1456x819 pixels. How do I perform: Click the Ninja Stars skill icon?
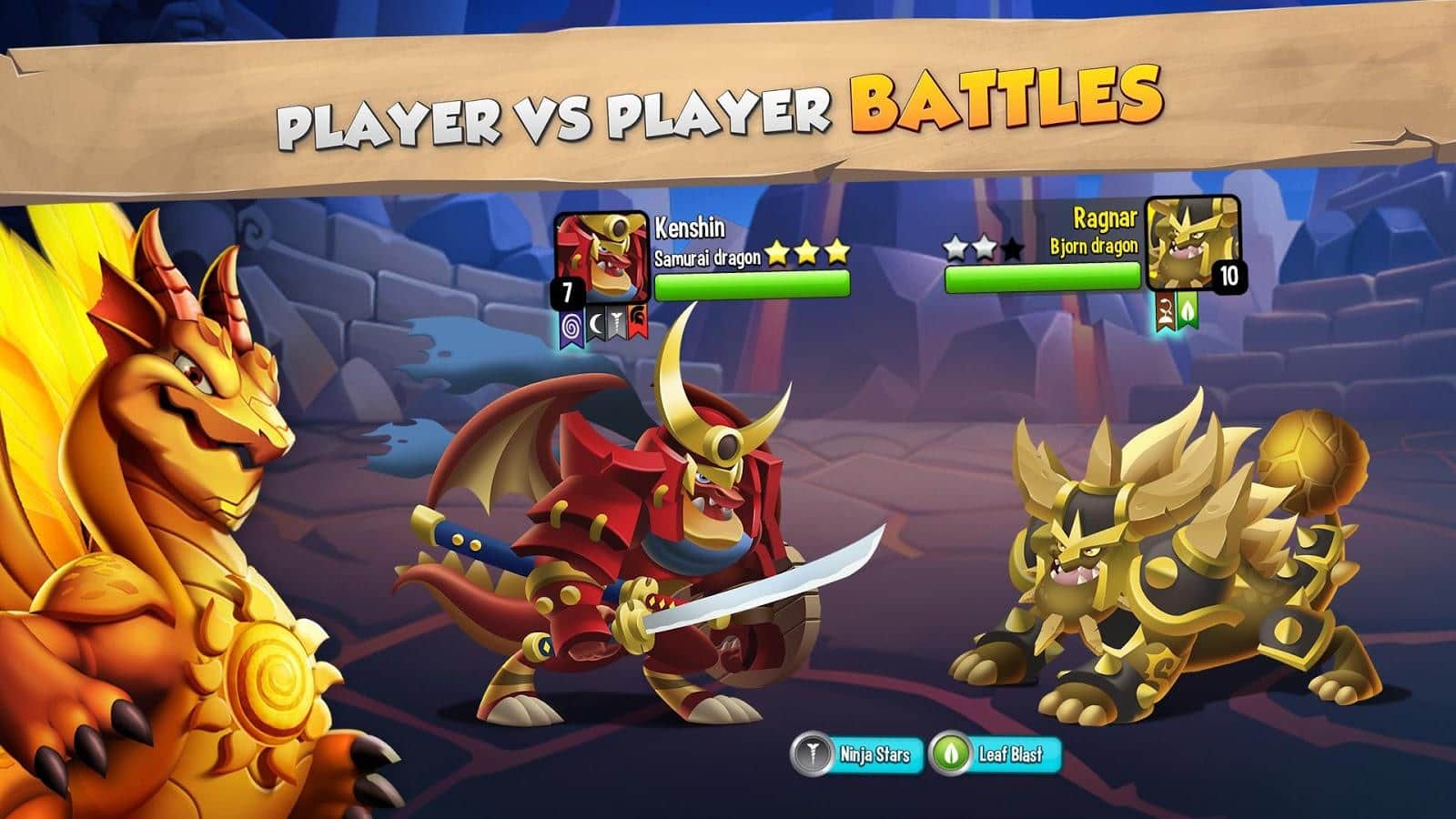point(813,753)
